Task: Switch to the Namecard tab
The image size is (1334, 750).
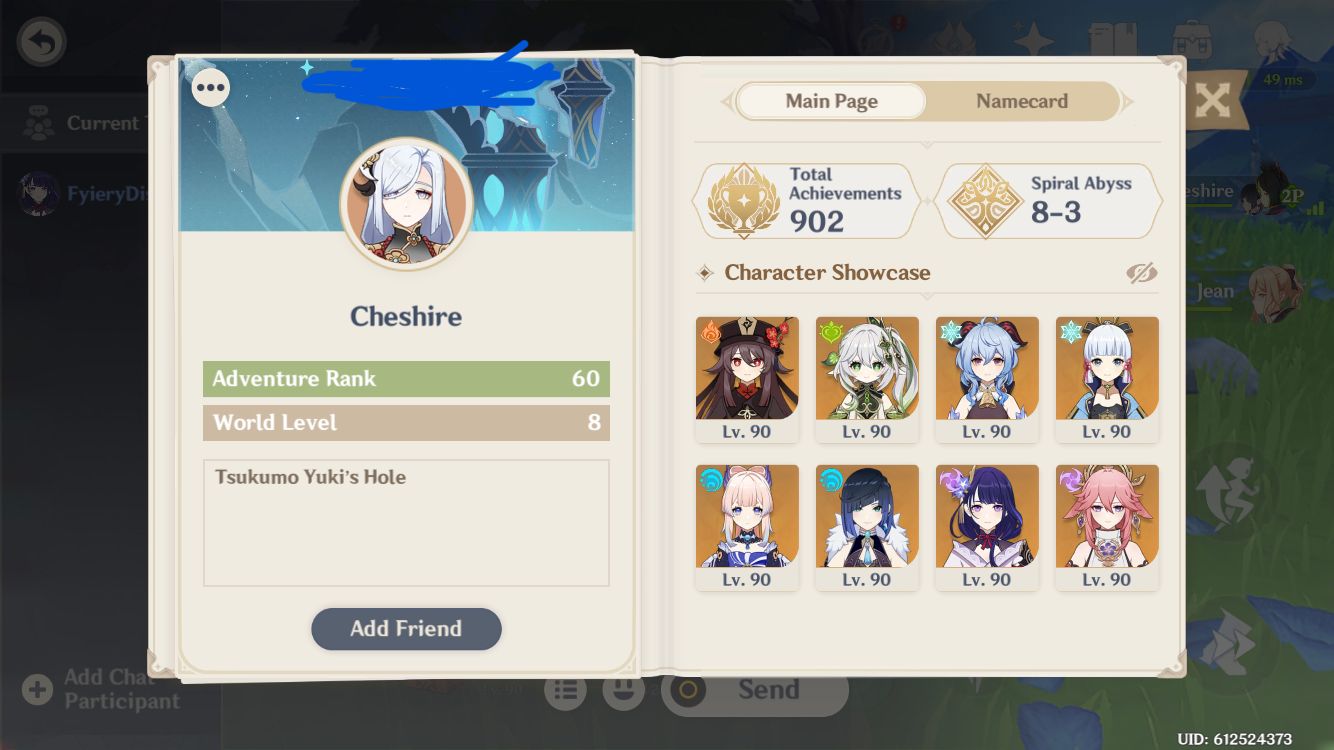Action: coord(1022,101)
